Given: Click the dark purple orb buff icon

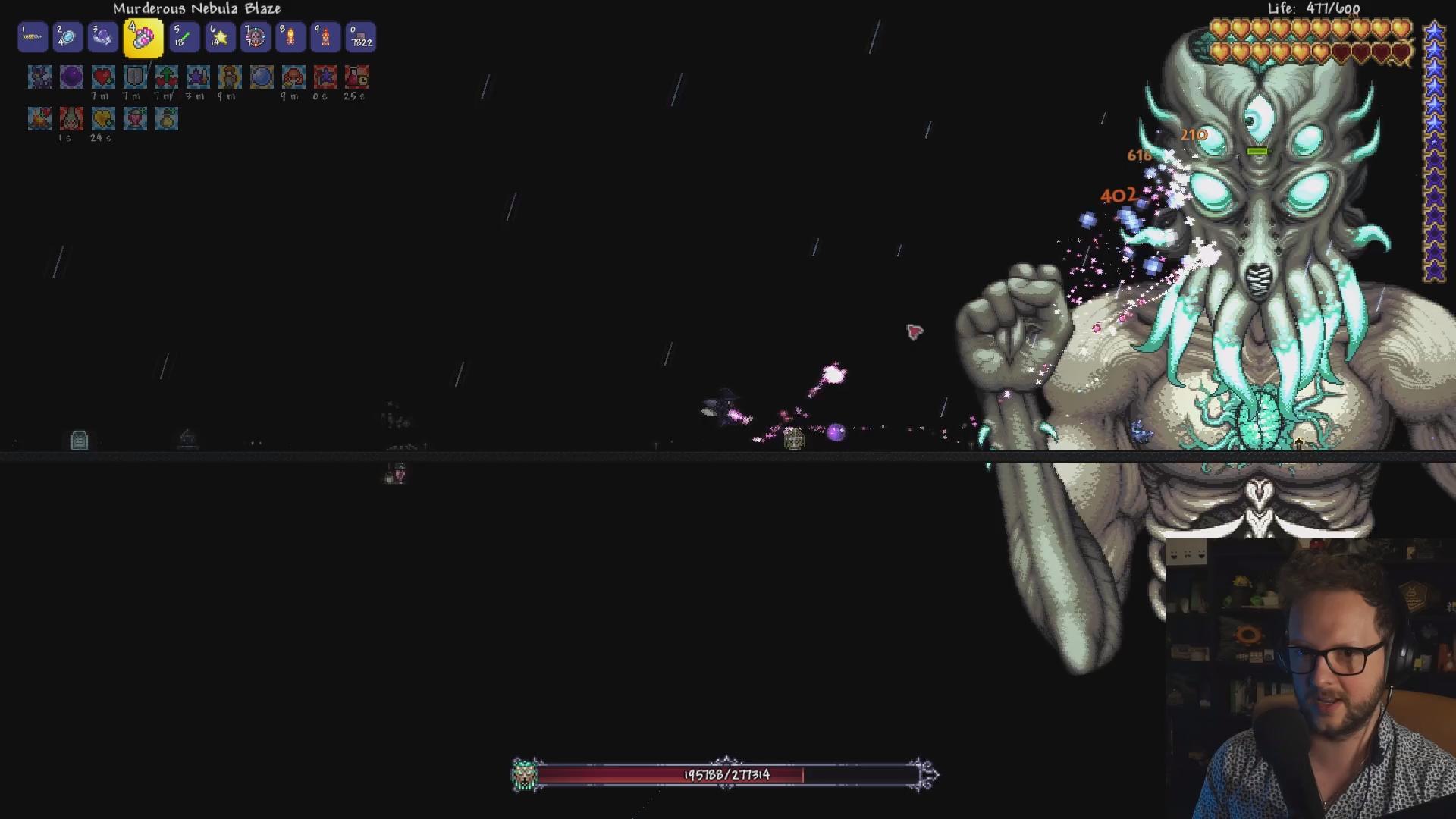Looking at the screenshot, I should (x=71, y=77).
